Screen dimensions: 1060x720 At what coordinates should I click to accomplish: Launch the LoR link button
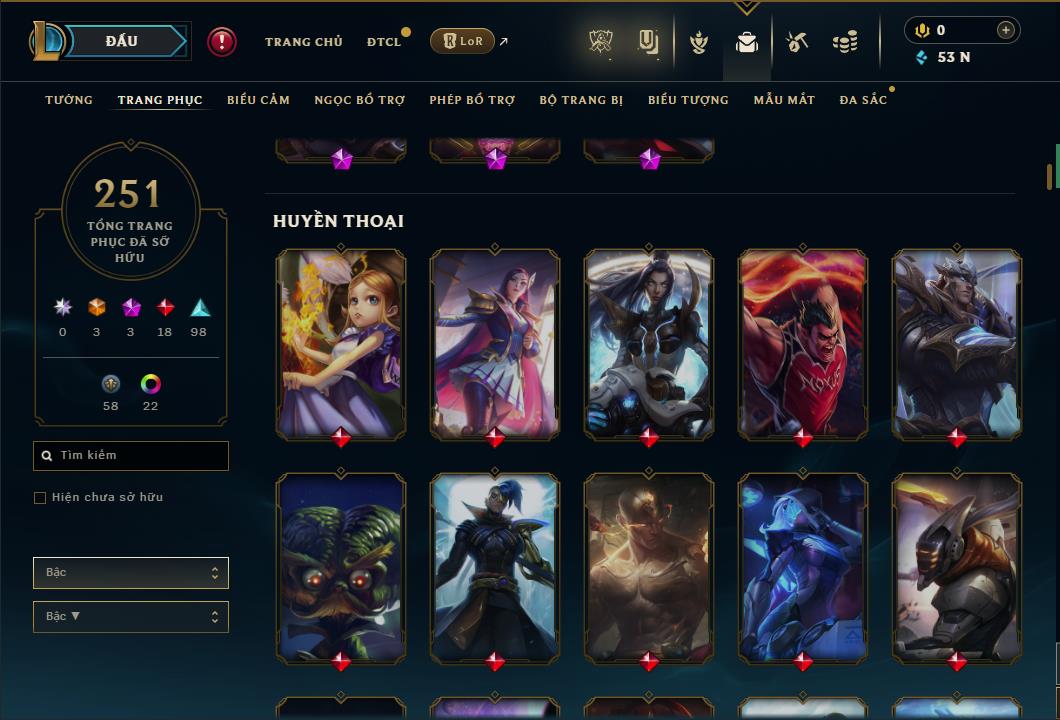462,42
